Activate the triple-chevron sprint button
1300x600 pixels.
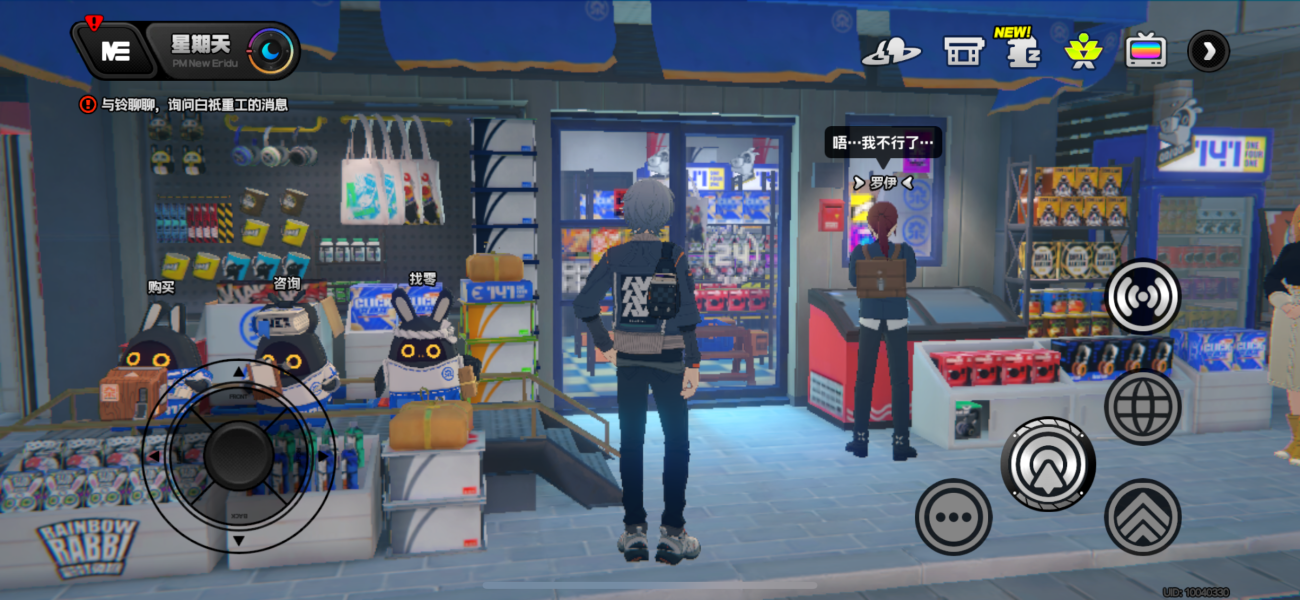[x=1143, y=517]
